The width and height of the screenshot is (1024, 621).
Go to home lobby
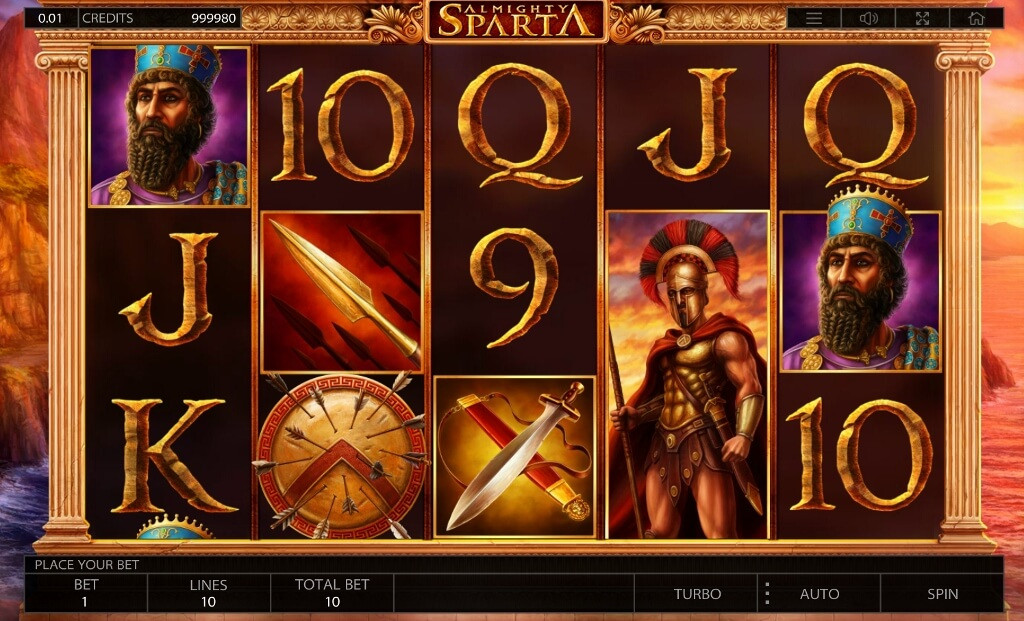(976, 18)
